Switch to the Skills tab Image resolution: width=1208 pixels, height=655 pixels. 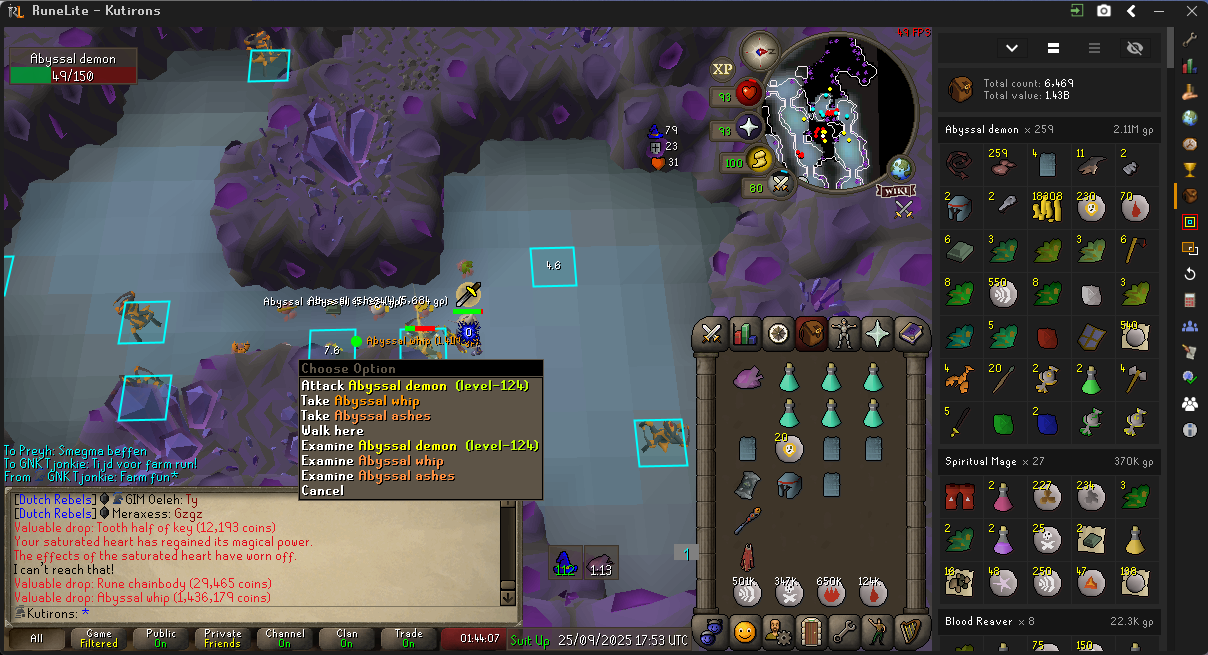(745, 333)
